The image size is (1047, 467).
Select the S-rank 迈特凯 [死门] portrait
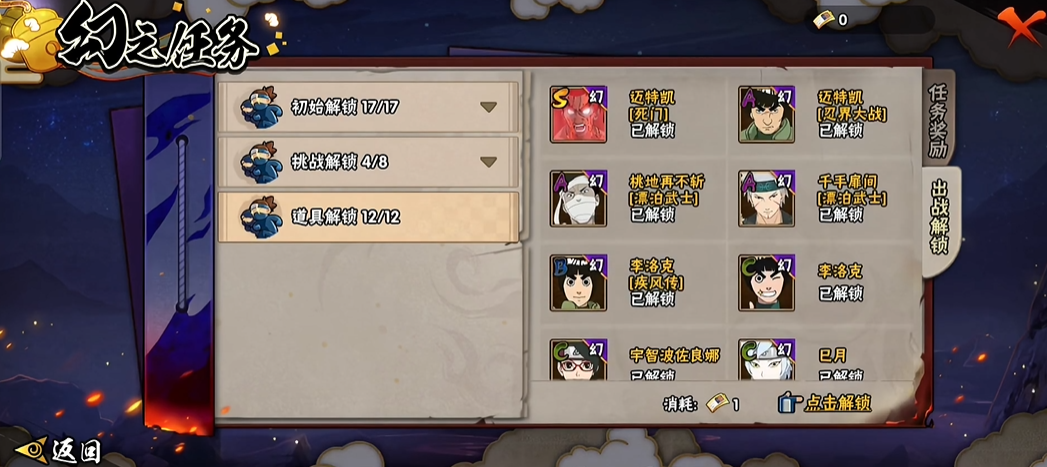[x=579, y=114]
